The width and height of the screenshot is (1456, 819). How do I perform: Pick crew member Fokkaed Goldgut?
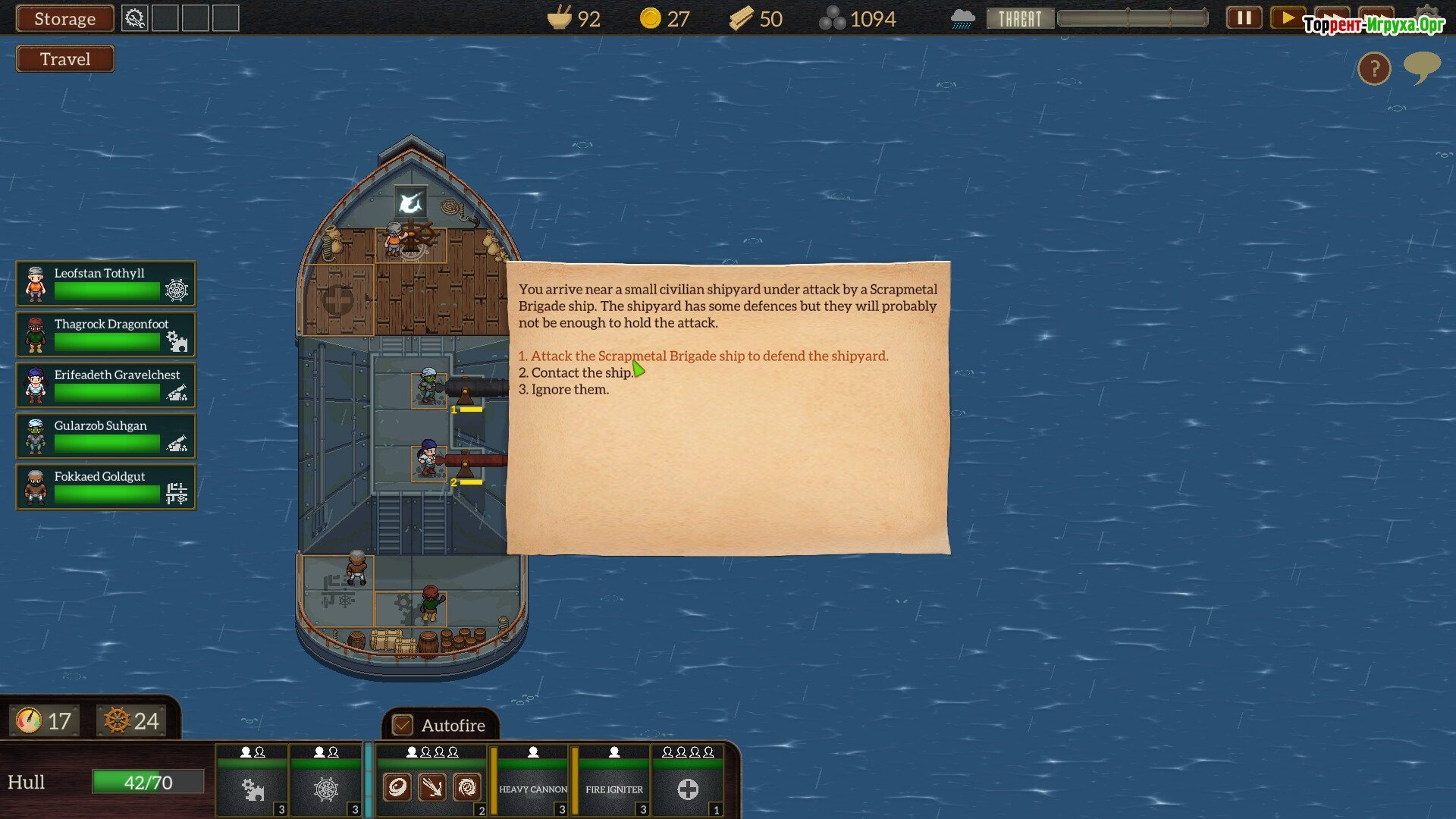pos(105,486)
